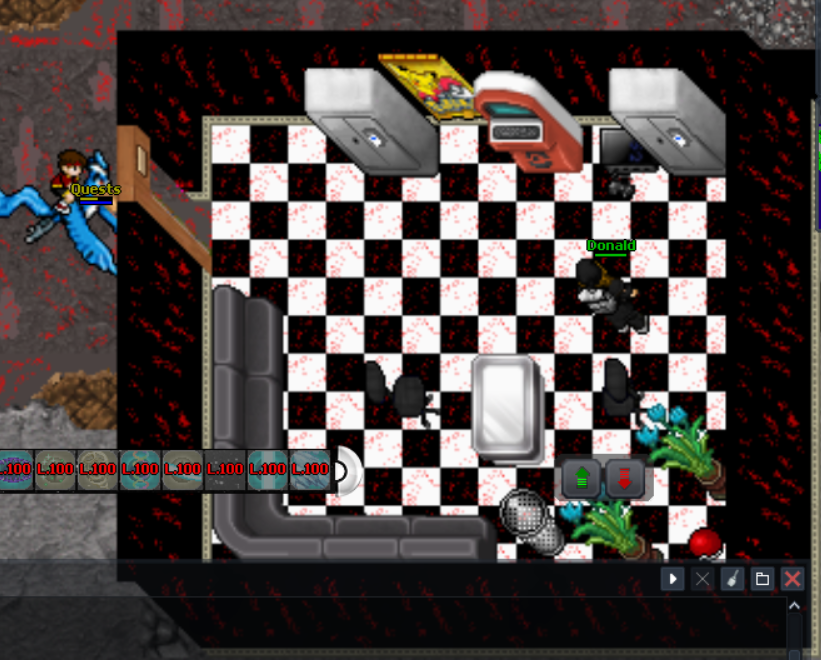Use the purple ring move in hotbar

[16, 469]
